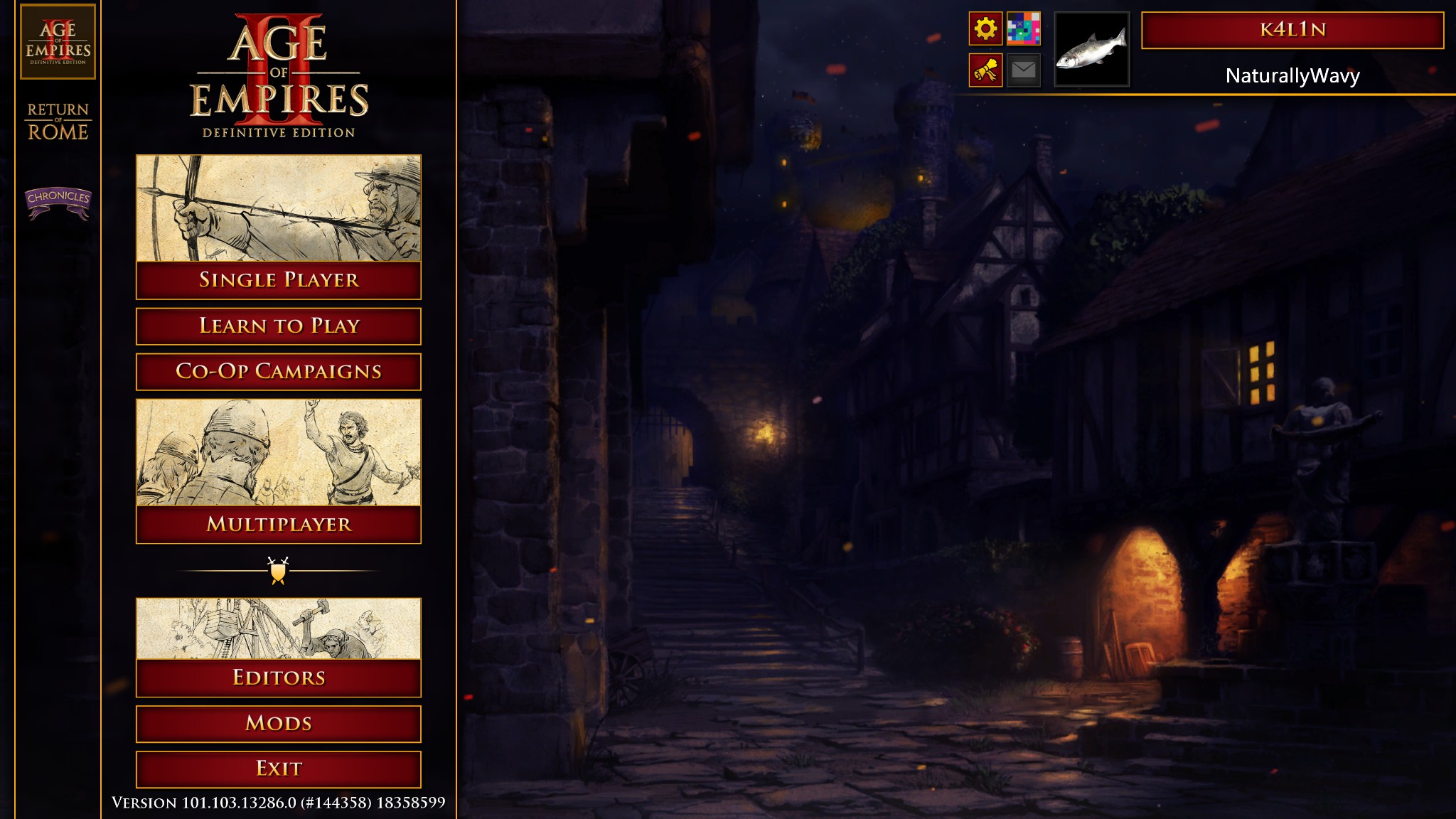
Task: Choose Learn to Play
Action: point(279,326)
